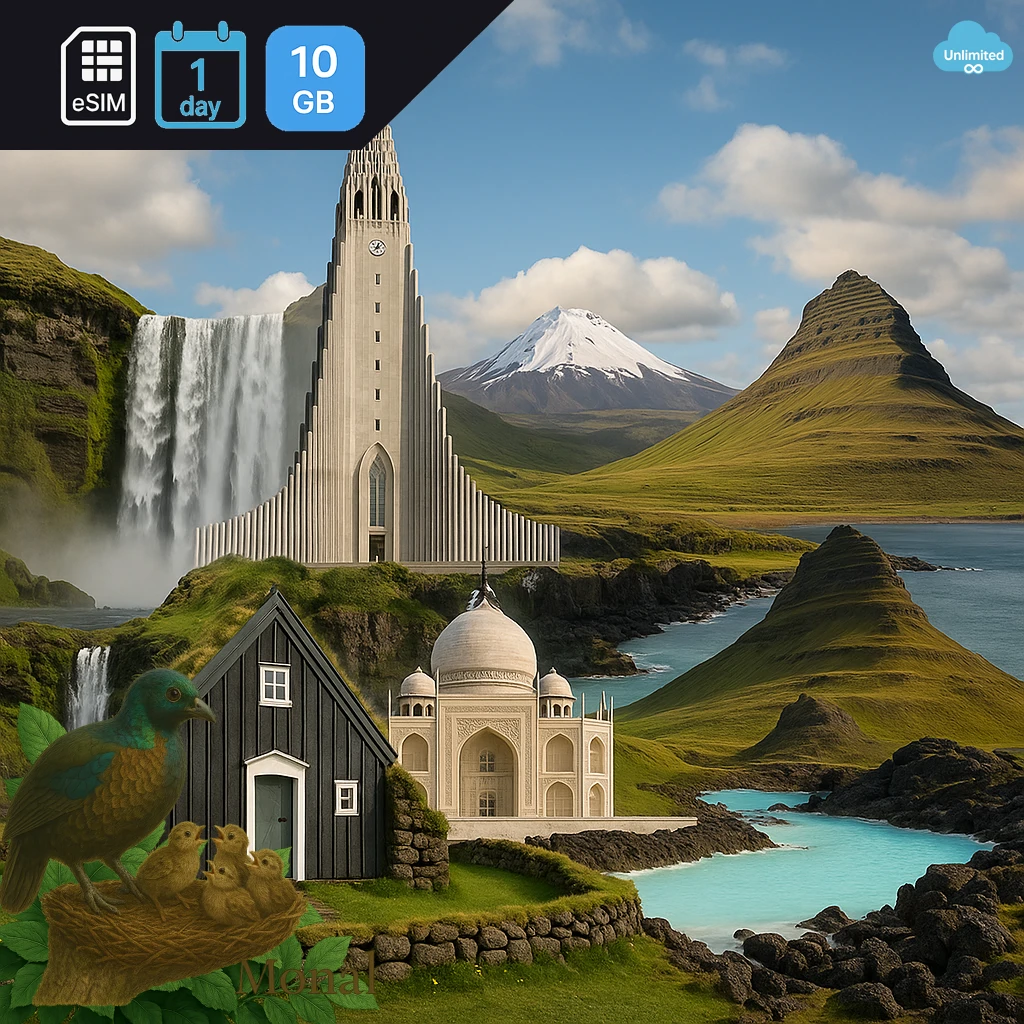Click the eSIM card icon
This screenshot has height=1024, width=1024.
point(98,76)
